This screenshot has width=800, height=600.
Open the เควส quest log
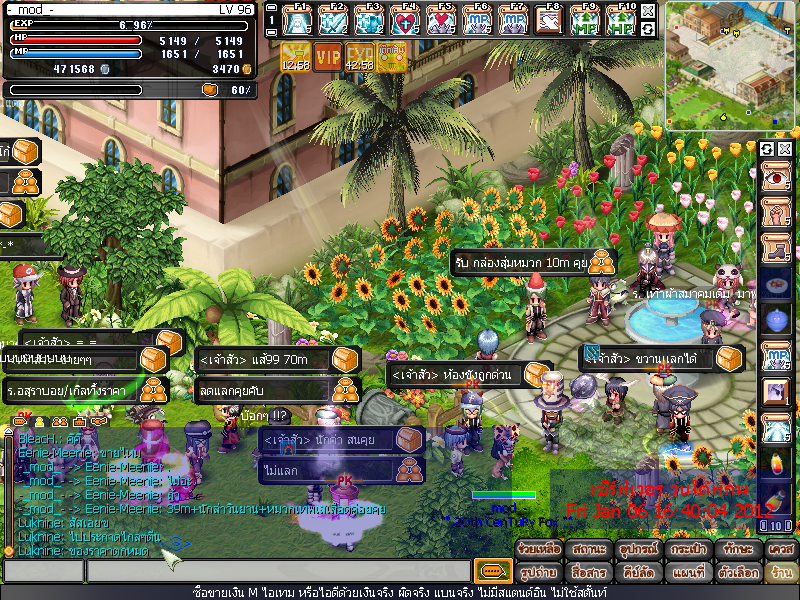(x=778, y=550)
